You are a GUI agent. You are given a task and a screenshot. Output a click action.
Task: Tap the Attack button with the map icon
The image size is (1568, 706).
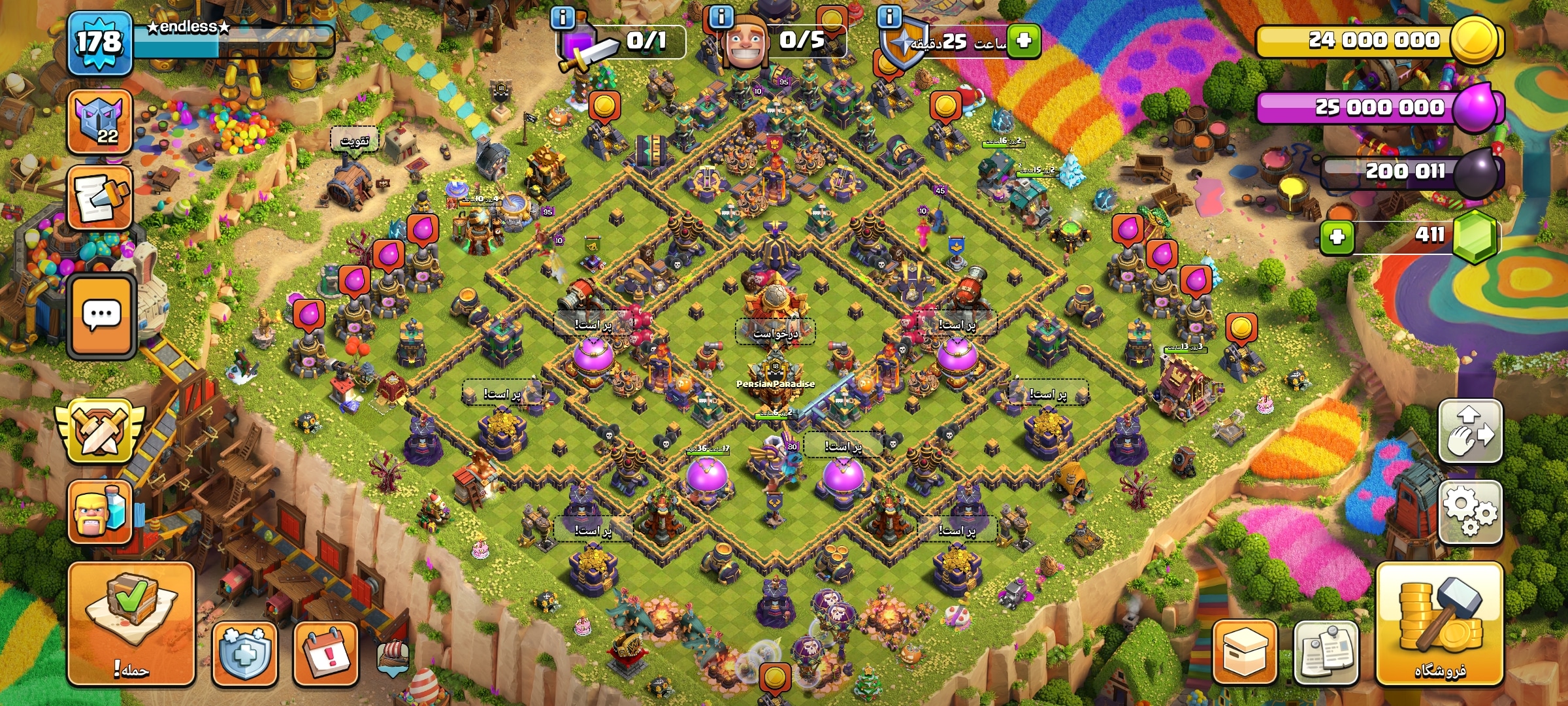coord(131,622)
